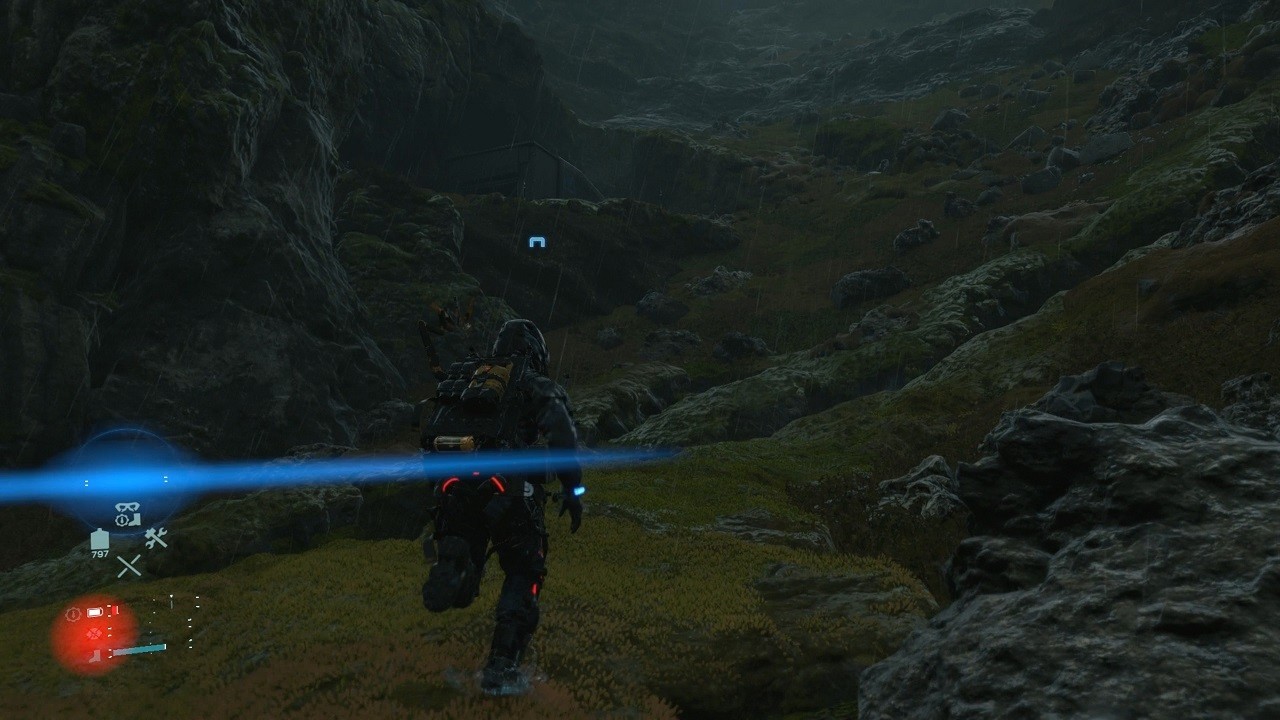Click the red health indicator bar beside the blood bag

tap(113, 611)
